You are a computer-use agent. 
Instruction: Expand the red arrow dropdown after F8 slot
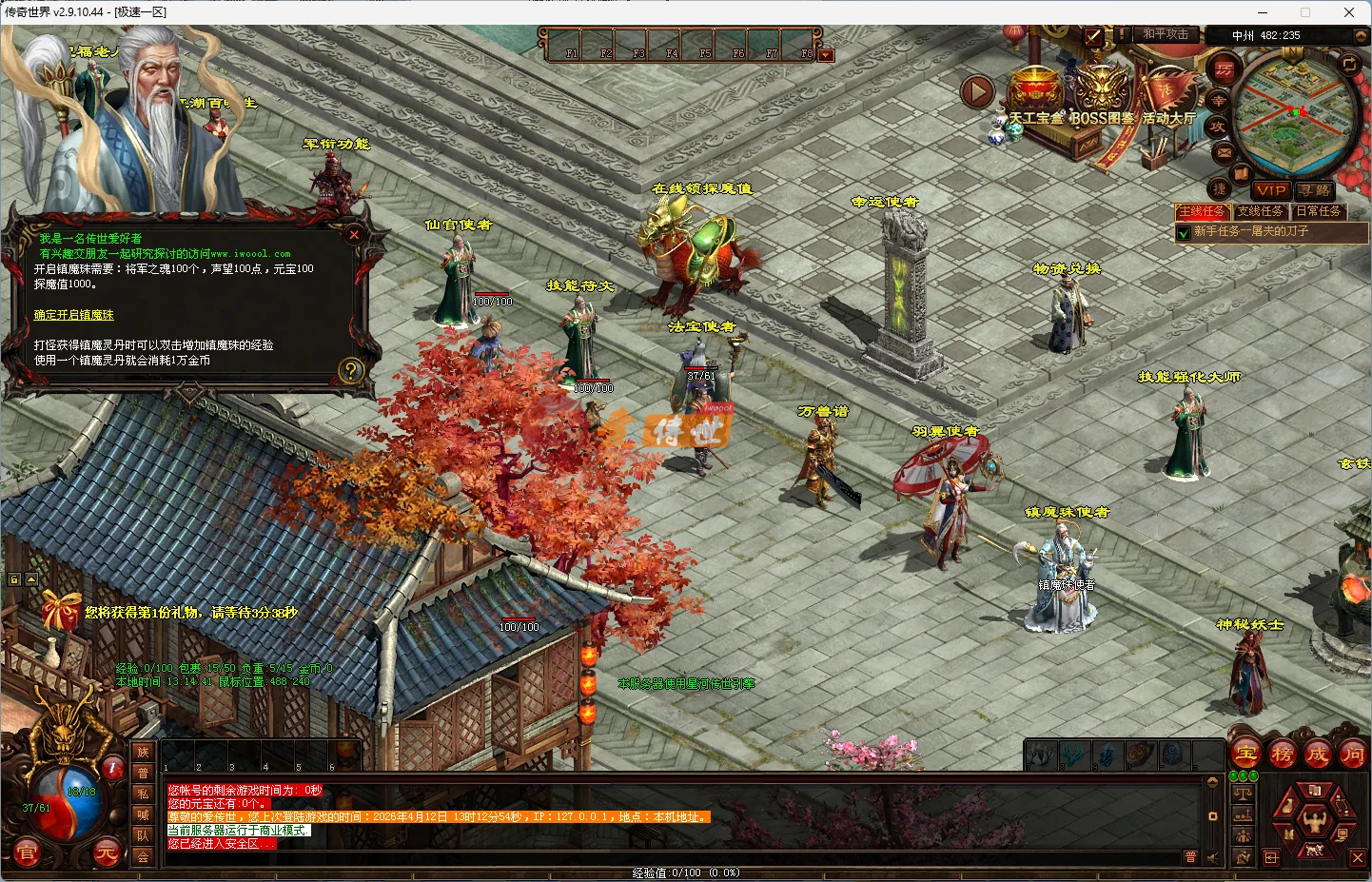(x=824, y=54)
